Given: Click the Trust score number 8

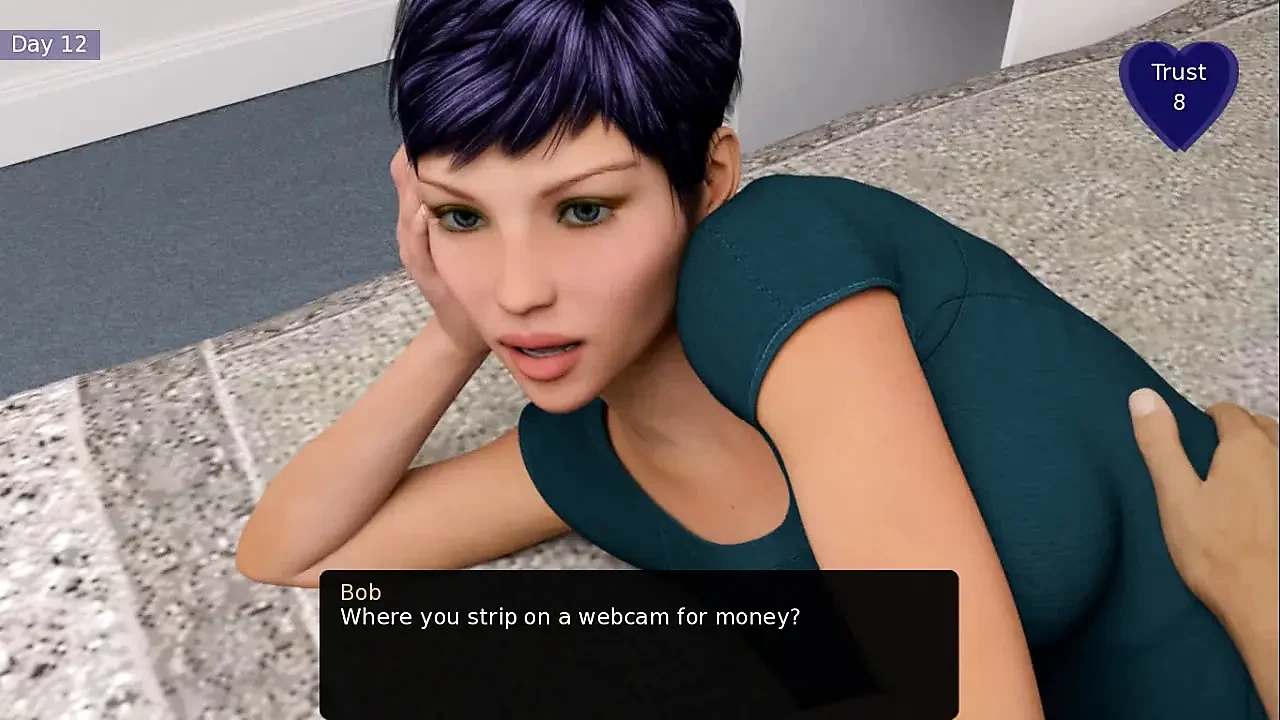Looking at the screenshot, I should point(1181,102).
